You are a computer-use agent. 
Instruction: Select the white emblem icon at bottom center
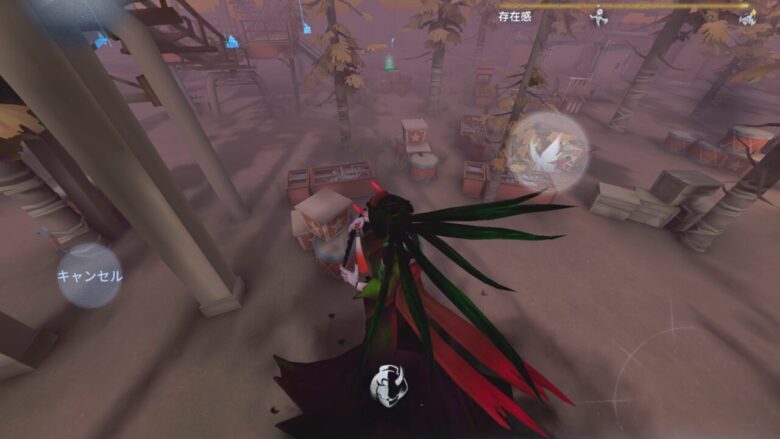[388, 385]
